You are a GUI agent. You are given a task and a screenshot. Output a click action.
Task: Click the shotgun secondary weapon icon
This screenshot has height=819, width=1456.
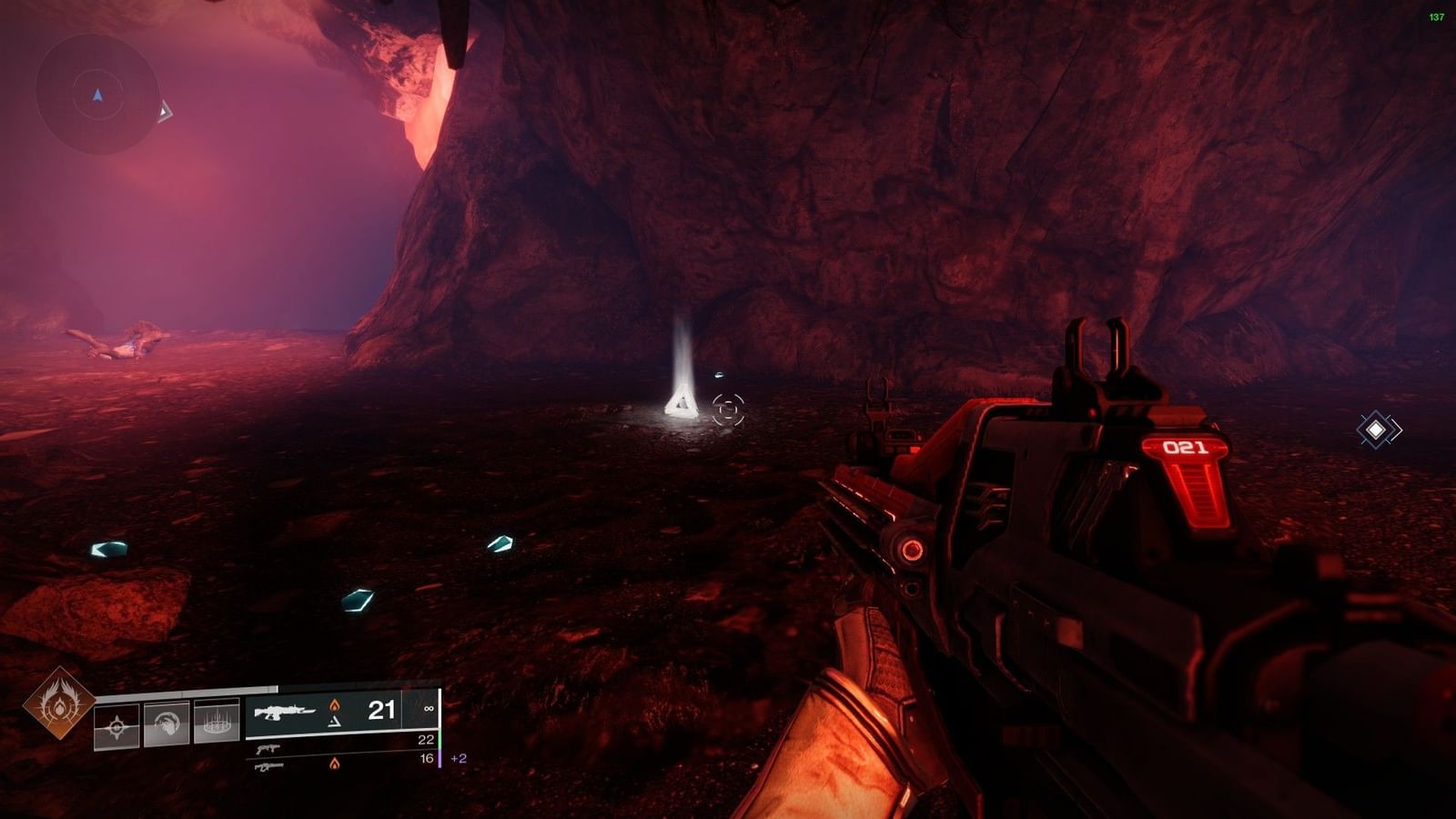coord(268,750)
